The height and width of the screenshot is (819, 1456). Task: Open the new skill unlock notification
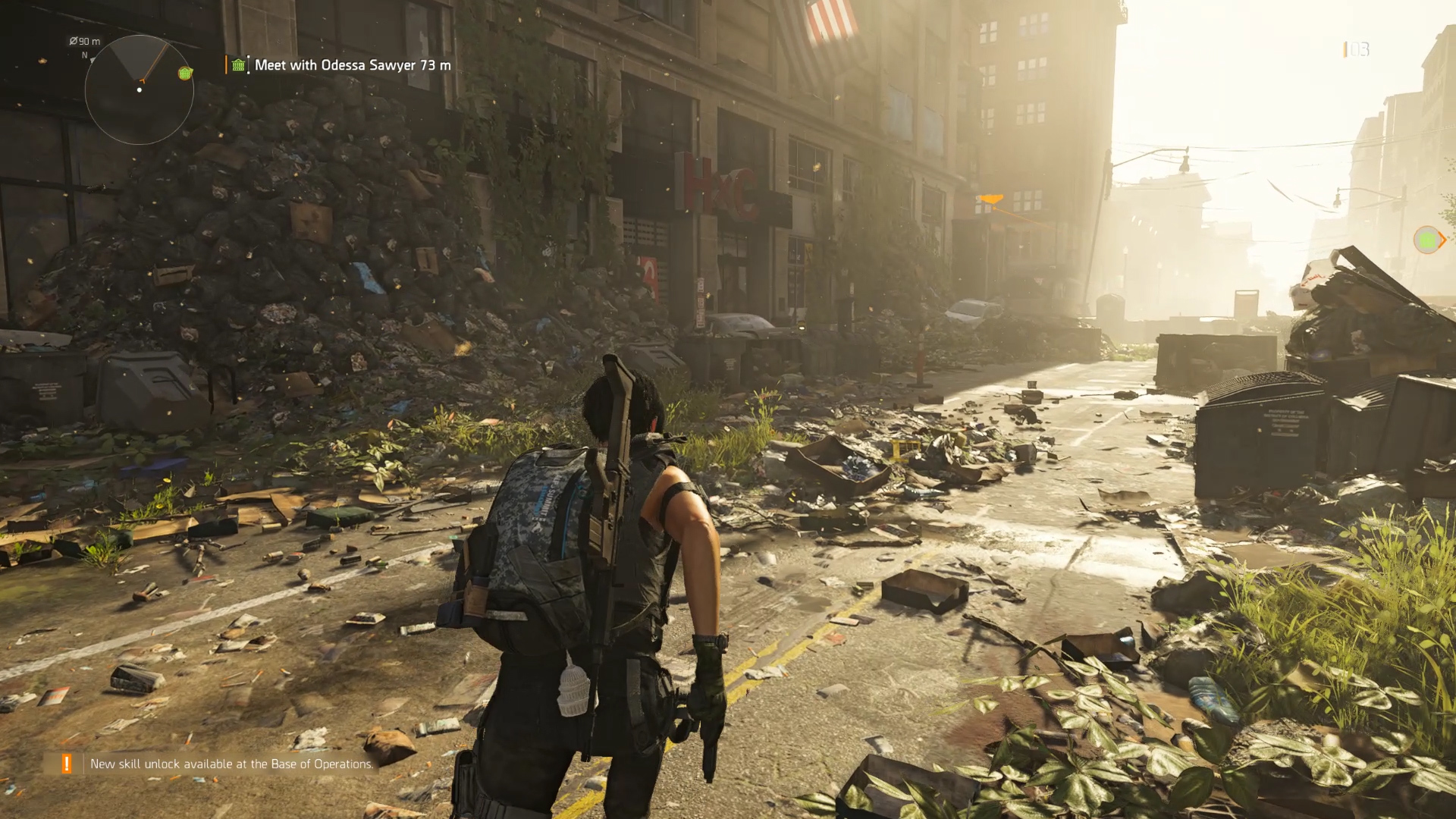click(x=231, y=764)
